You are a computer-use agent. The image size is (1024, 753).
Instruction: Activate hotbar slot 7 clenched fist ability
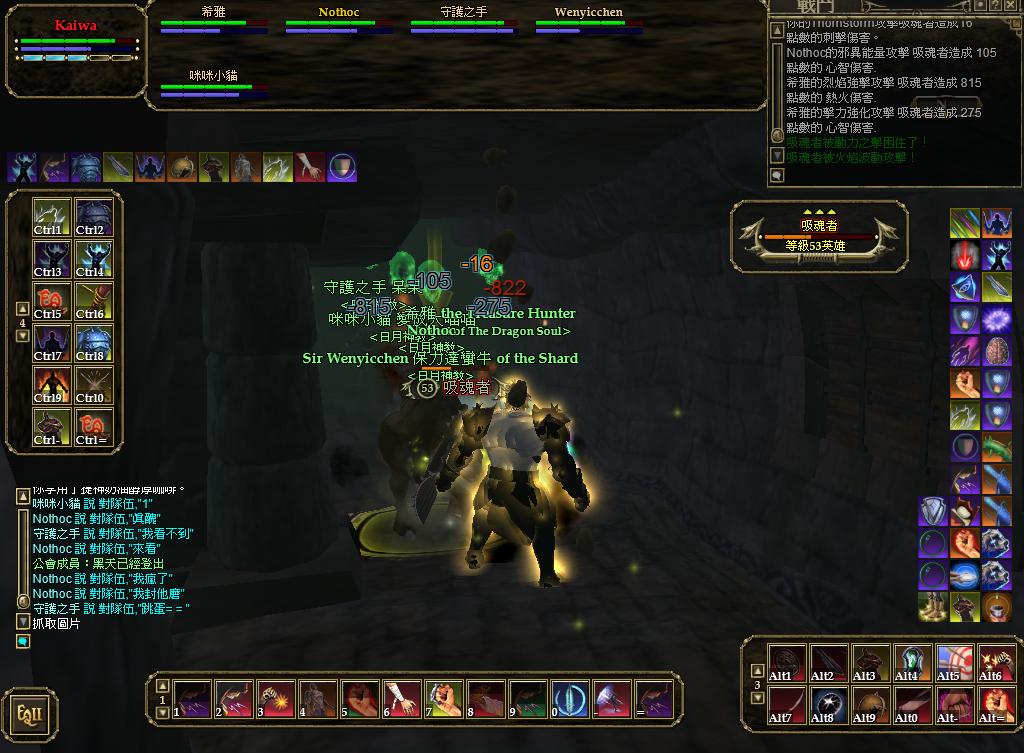coord(442,699)
